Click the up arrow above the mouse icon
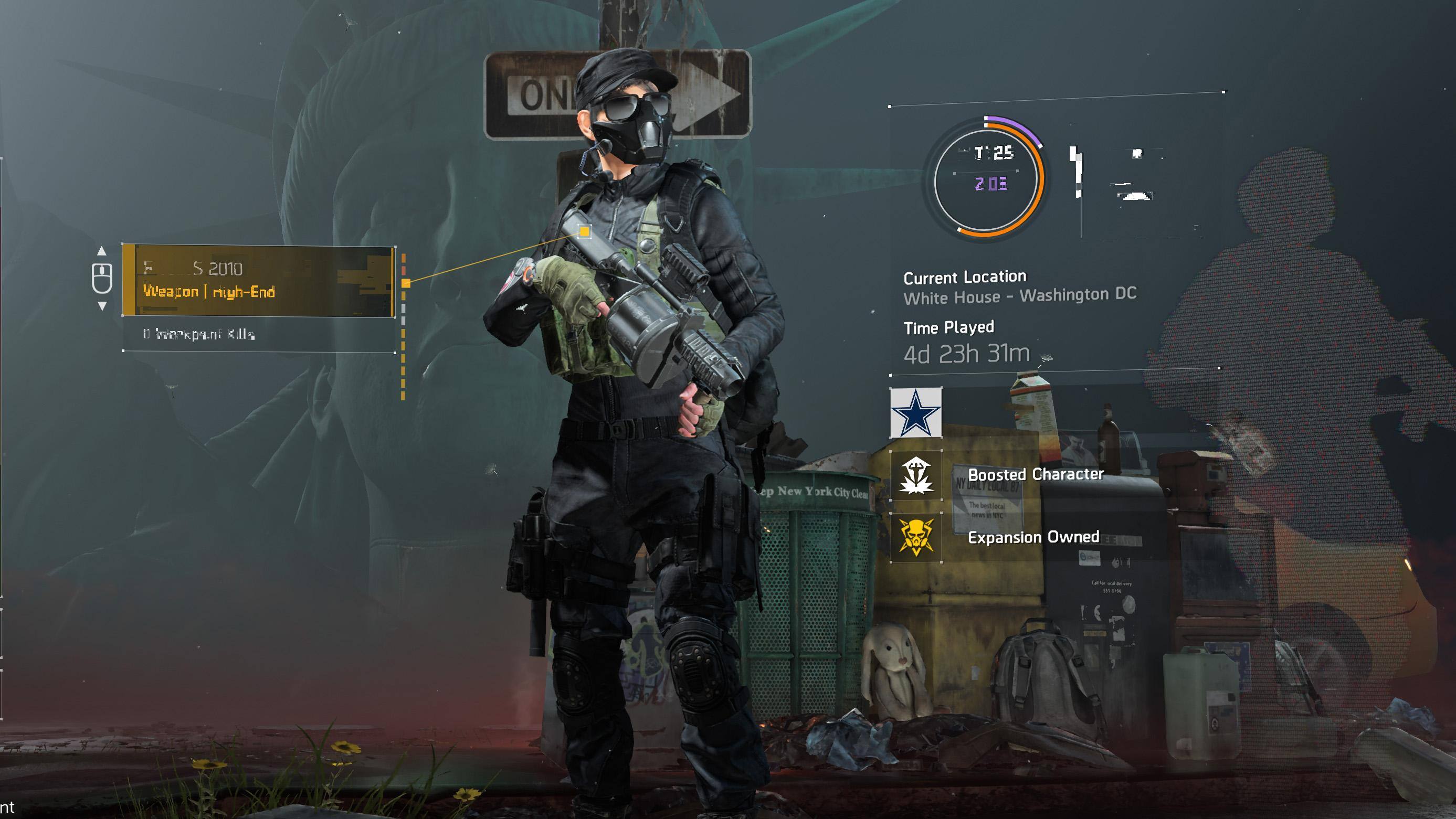This screenshot has height=819, width=1456. (102, 251)
